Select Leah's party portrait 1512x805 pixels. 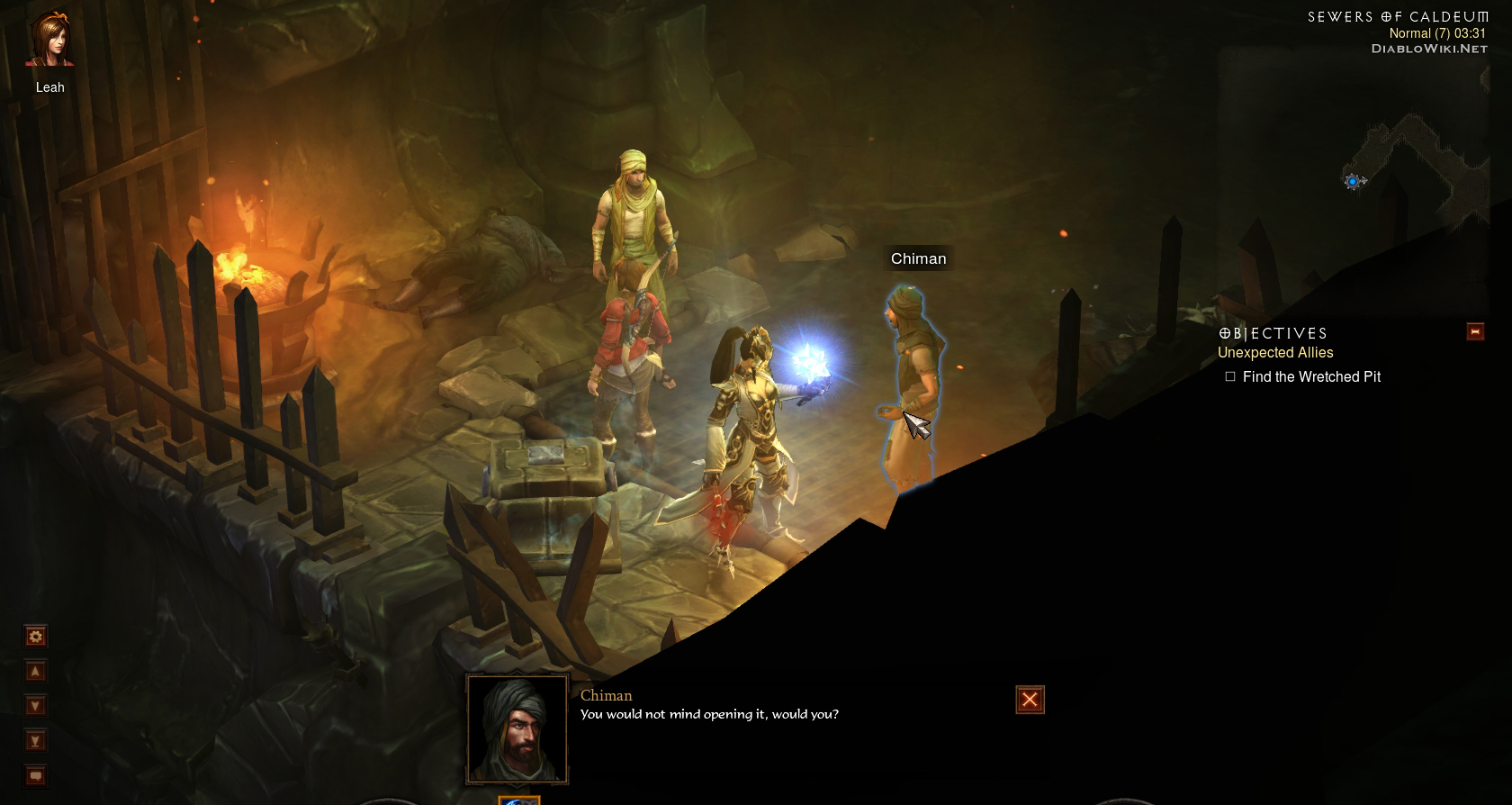49,41
